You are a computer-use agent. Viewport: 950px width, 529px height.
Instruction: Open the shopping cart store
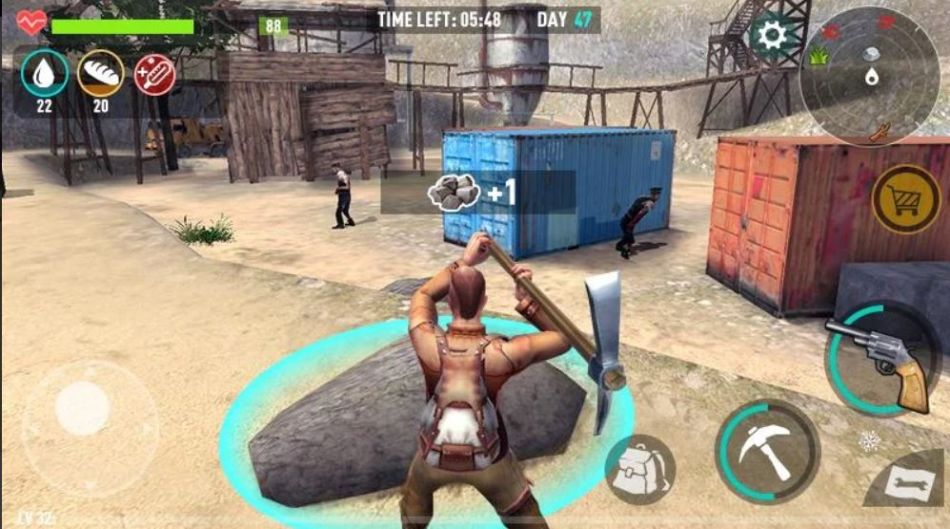(x=906, y=200)
